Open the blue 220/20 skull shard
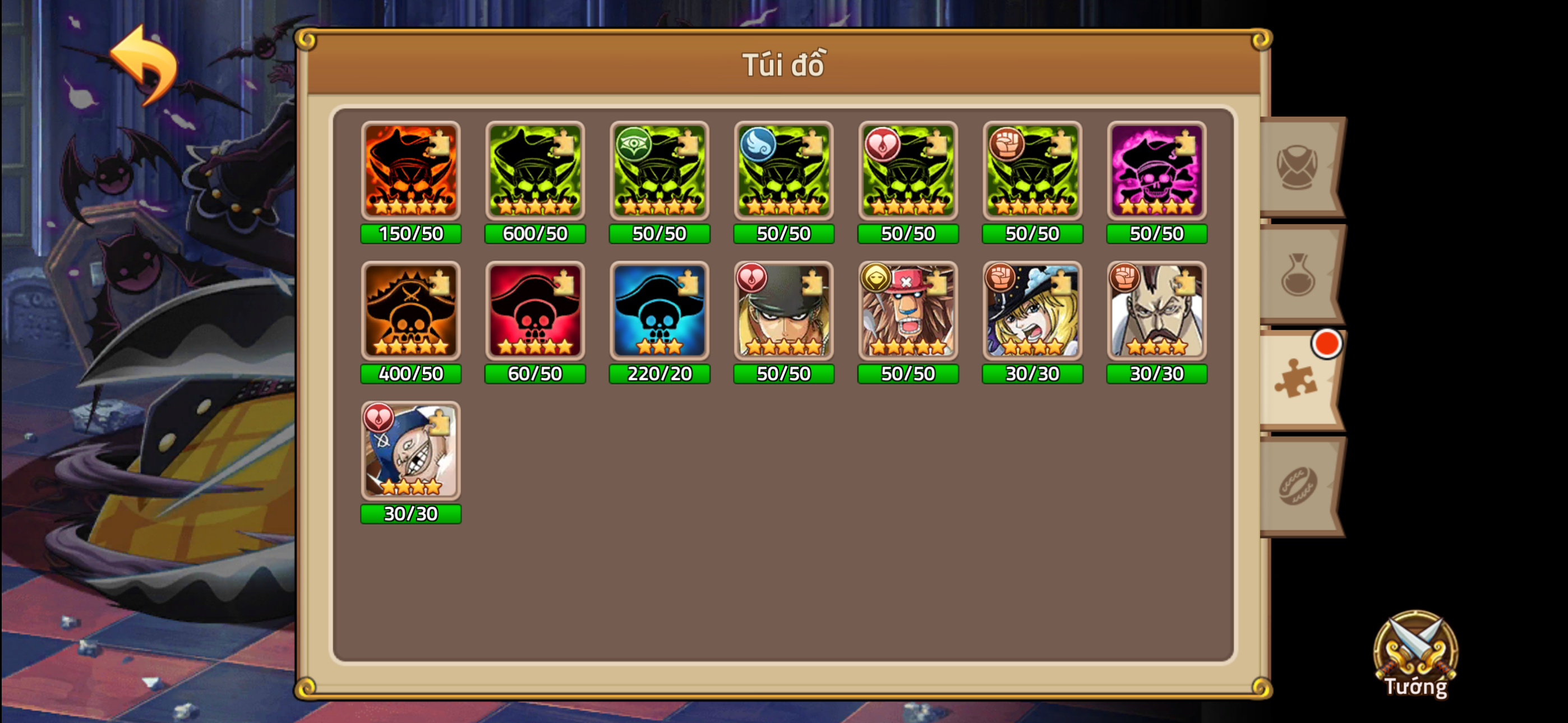The height and width of the screenshot is (723, 1568). tap(658, 312)
